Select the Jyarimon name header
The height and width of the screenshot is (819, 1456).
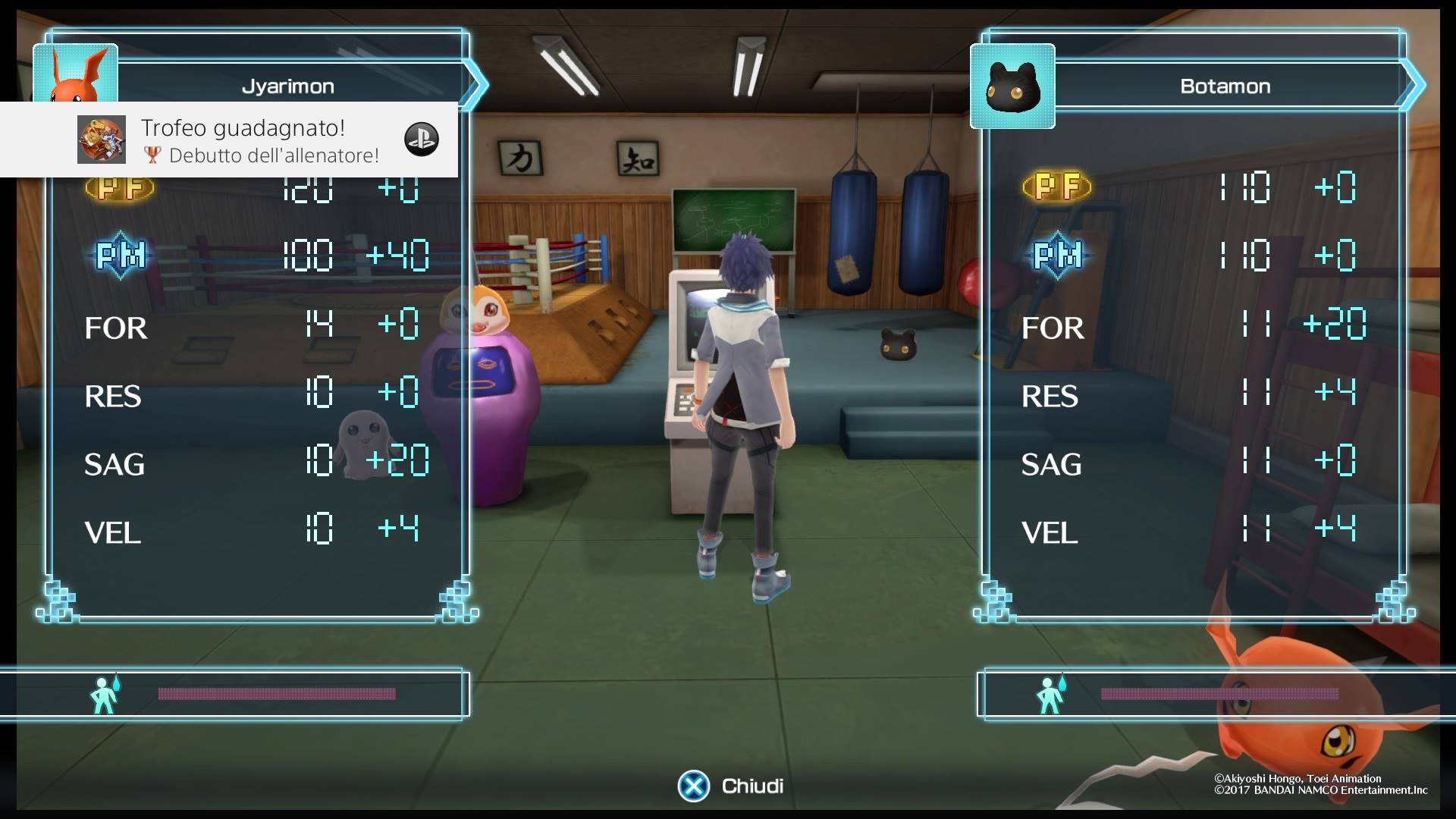tap(288, 86)
